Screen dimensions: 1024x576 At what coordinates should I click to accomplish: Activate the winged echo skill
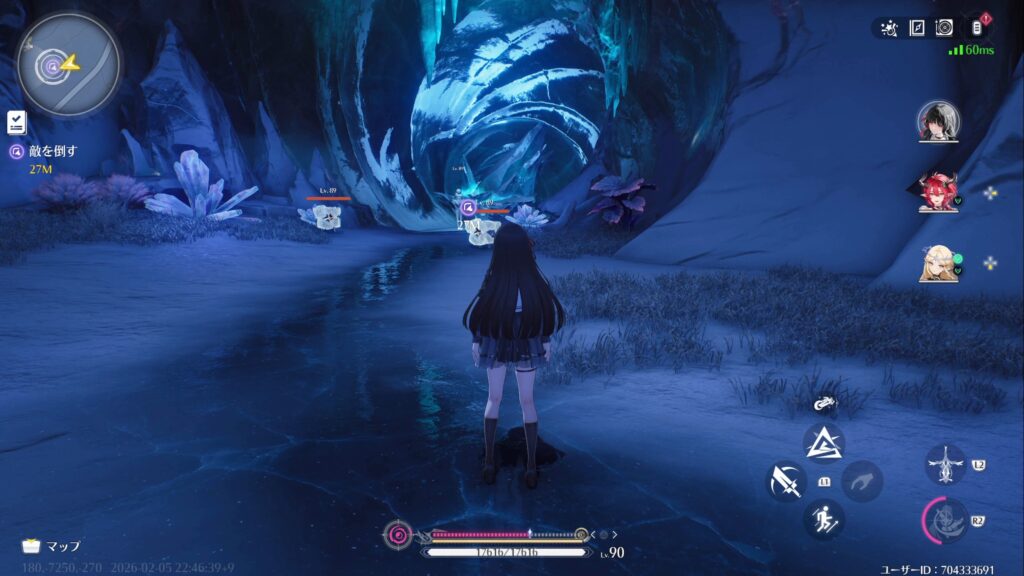click(945, 465)
